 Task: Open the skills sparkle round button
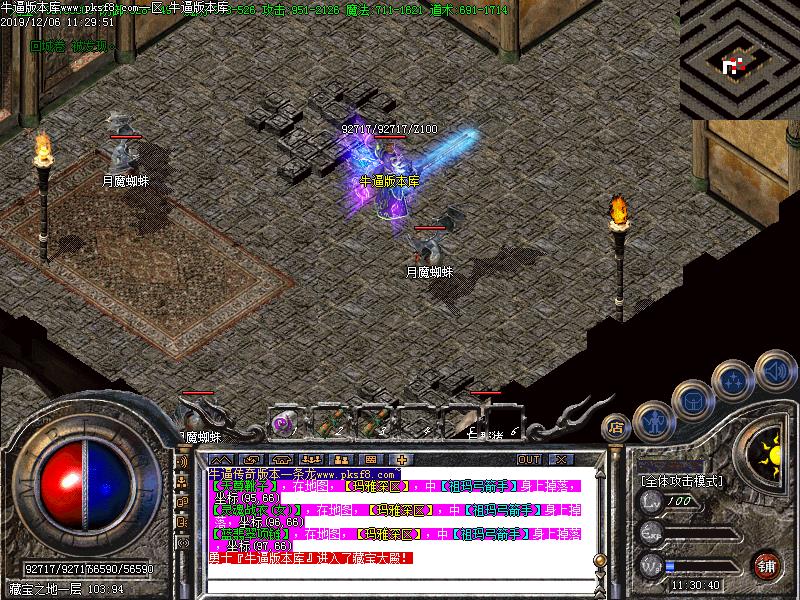[x=734, y=380]
